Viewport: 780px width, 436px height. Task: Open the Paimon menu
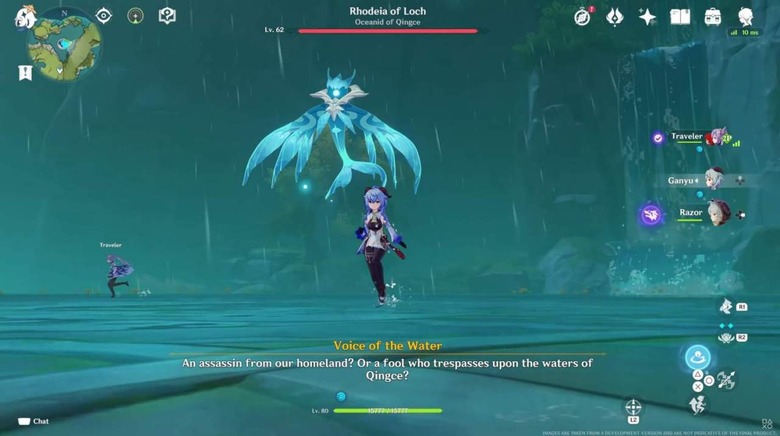(x=25, y=17)
